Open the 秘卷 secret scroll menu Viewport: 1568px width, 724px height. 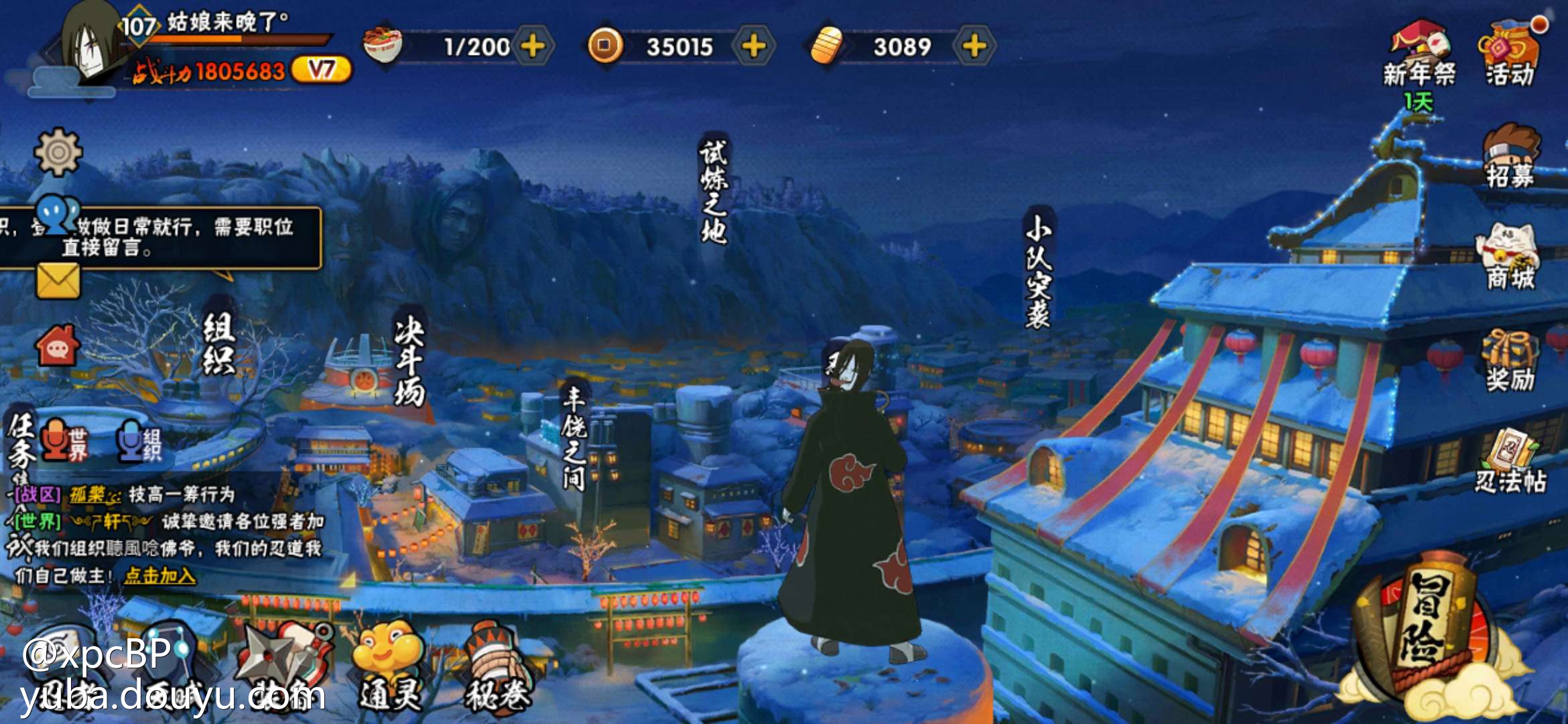tap(497, 667)
